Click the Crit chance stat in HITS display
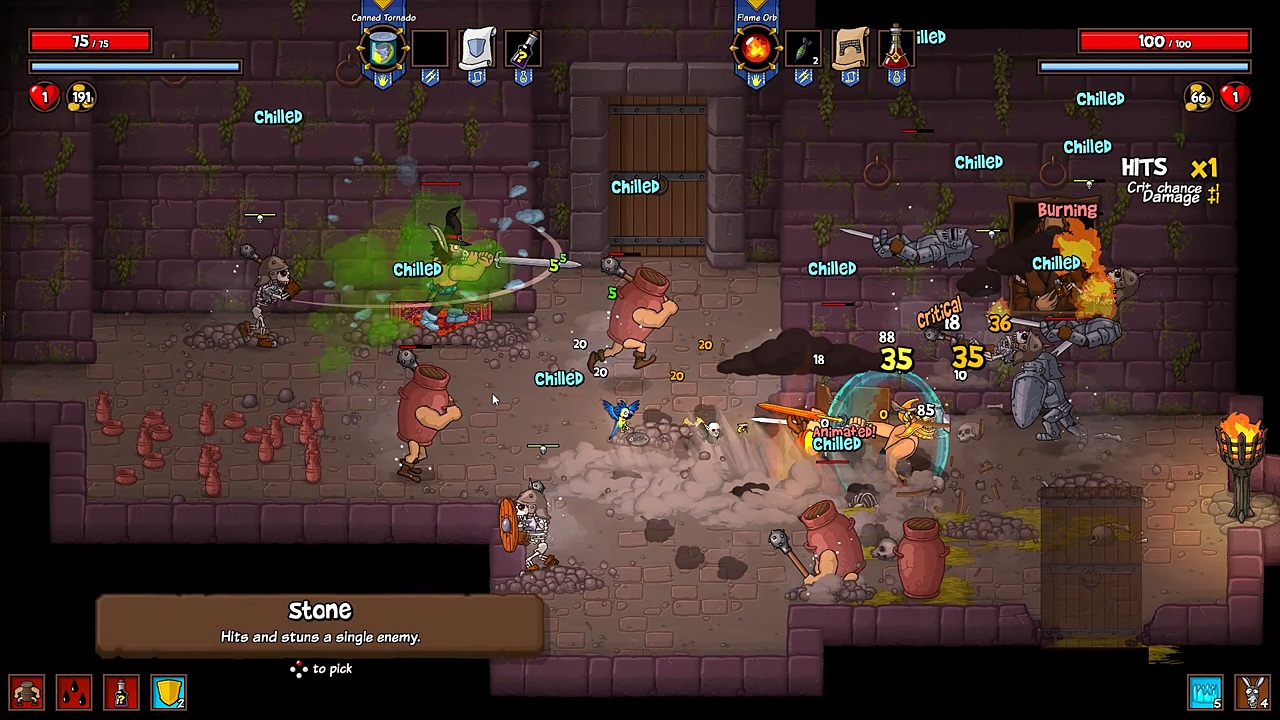 [1163, 188]
